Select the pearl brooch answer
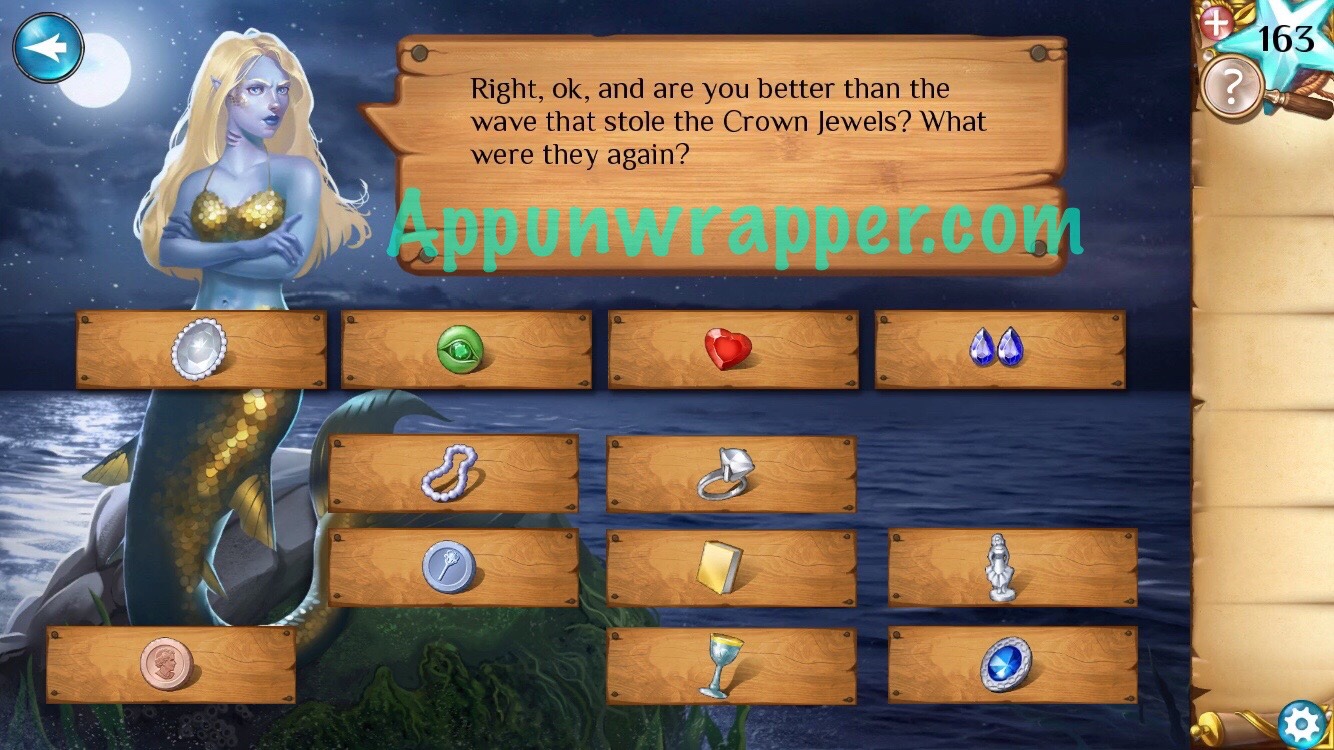Viewport: 1334px width, 750px height. point(199,348)
